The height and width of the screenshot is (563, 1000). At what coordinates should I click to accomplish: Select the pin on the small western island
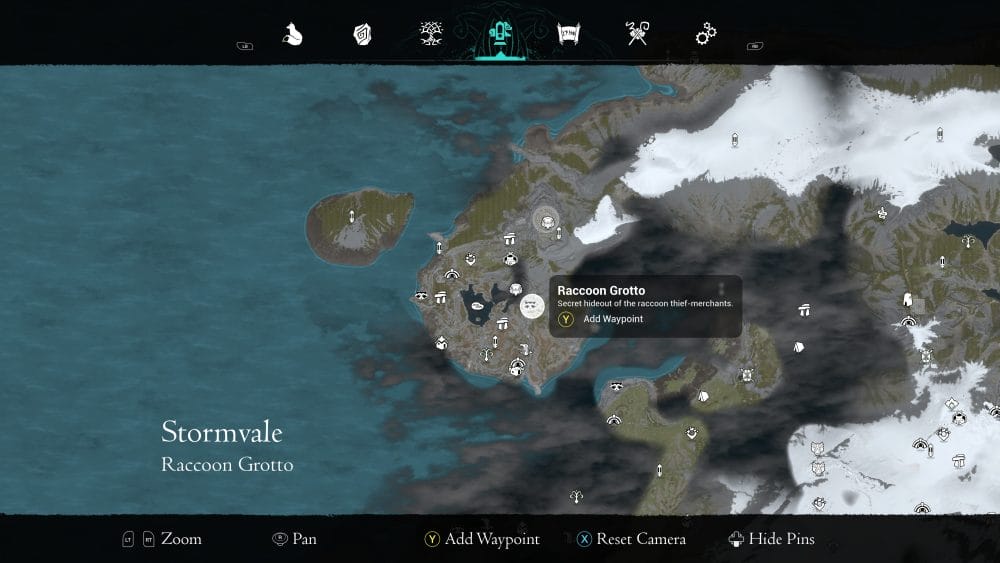tap(351, 216)
